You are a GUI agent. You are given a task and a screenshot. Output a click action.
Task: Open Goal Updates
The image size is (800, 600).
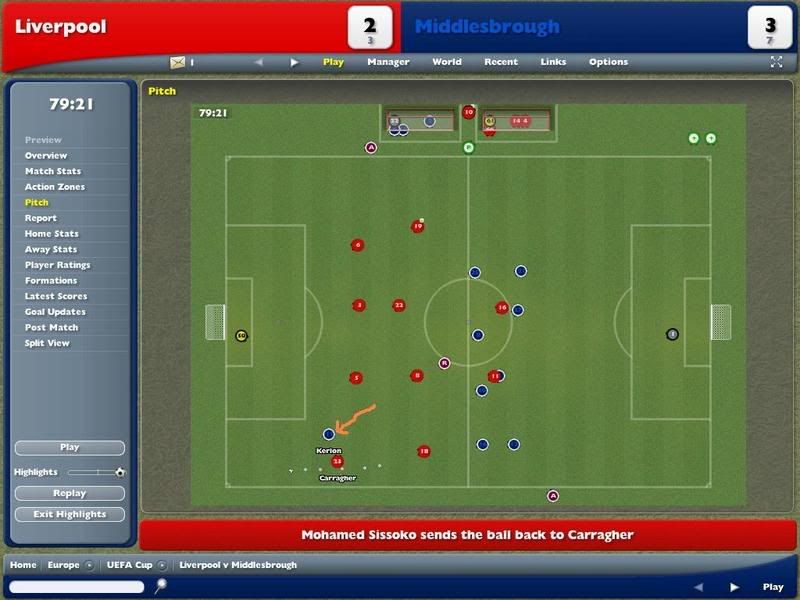pos(55,312)
